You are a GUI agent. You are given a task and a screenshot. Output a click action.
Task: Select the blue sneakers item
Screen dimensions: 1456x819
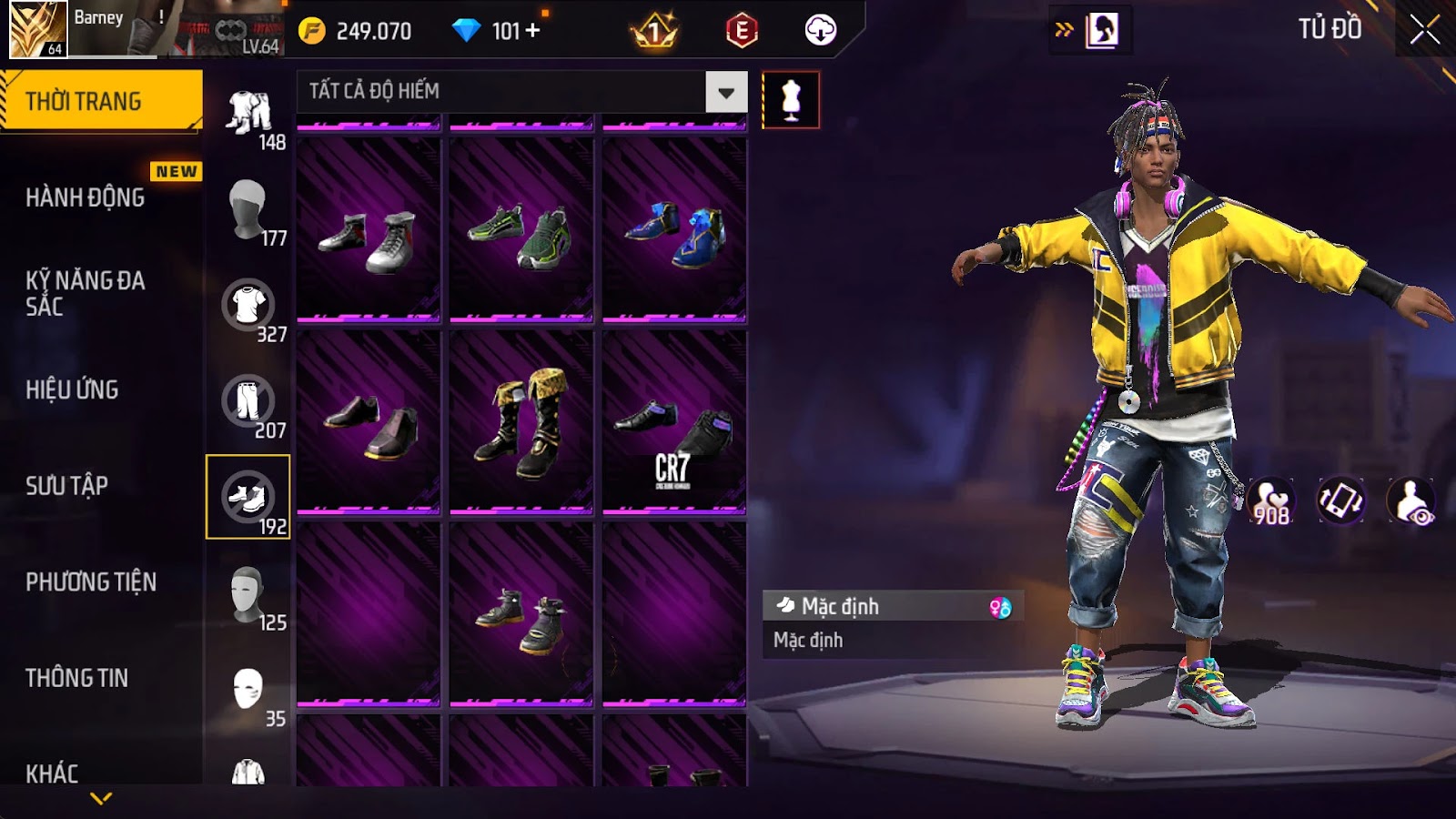[x=673, y=230]
